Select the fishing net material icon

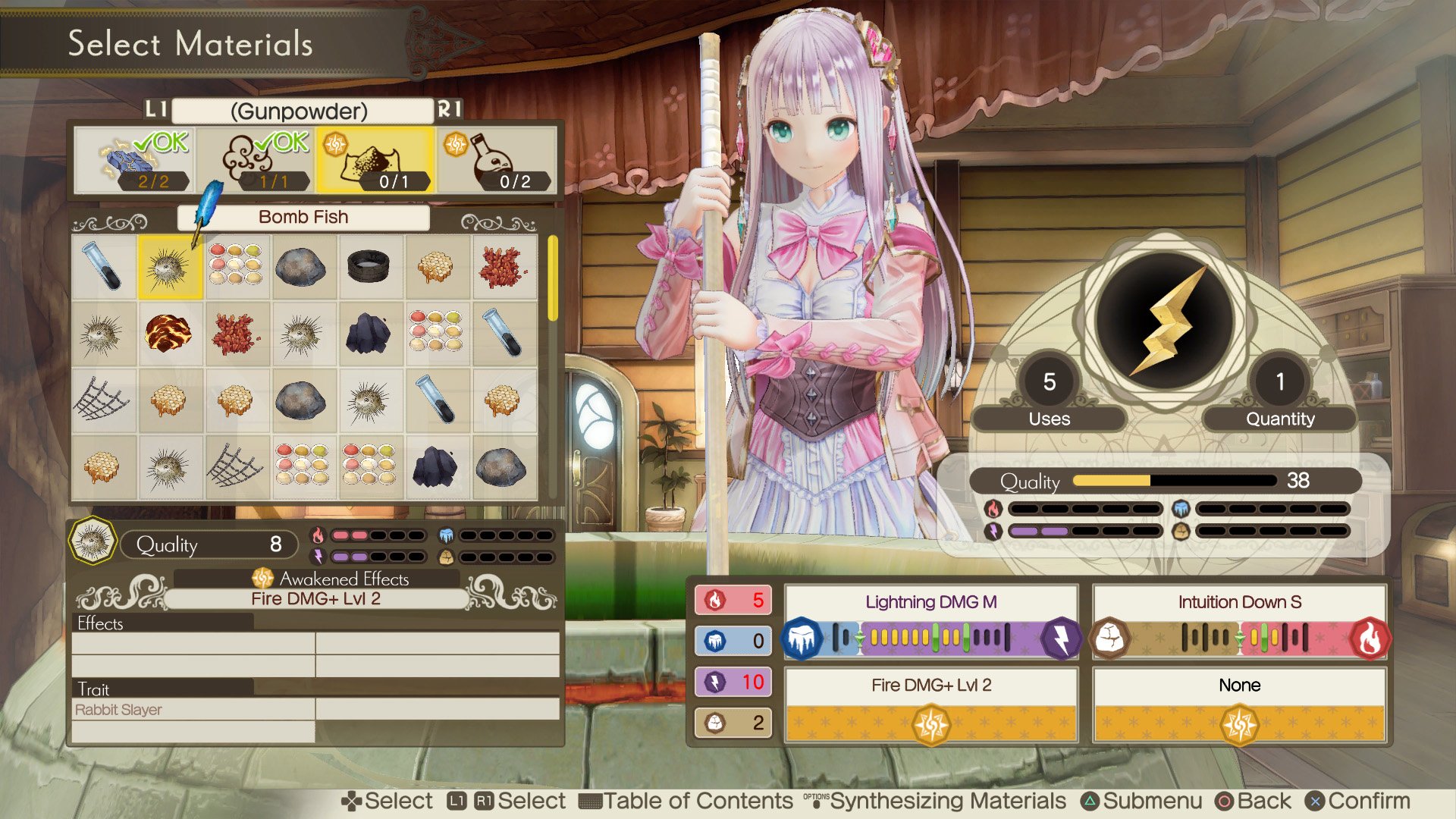[x=103, y=401]
